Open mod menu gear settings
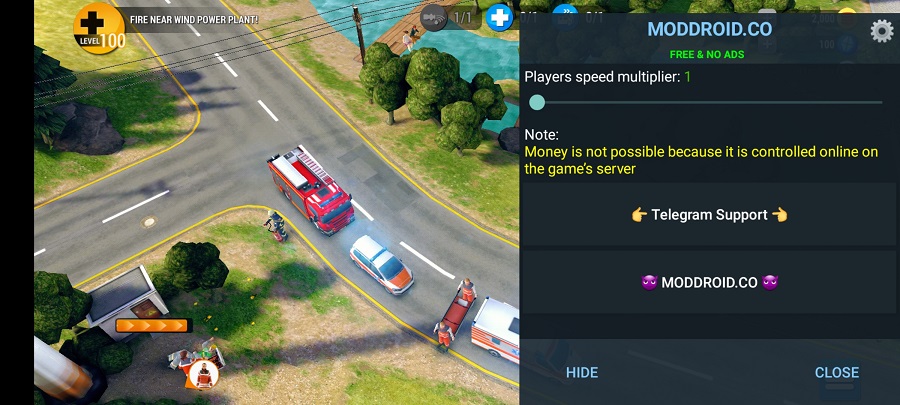The image size is (900, 405). point(881,31)
